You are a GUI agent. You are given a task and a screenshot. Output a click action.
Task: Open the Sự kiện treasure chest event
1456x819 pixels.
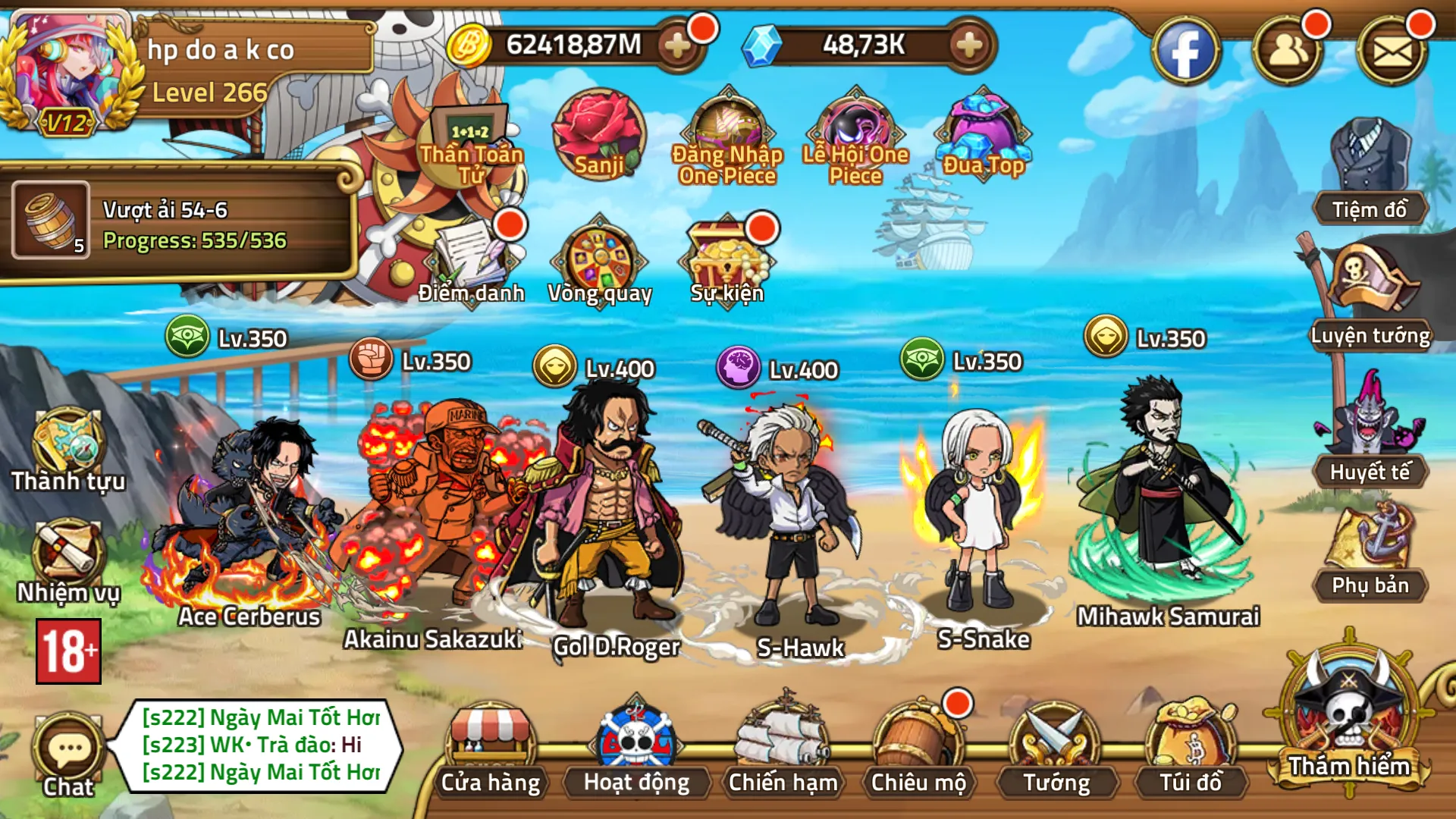pos(726,262)
